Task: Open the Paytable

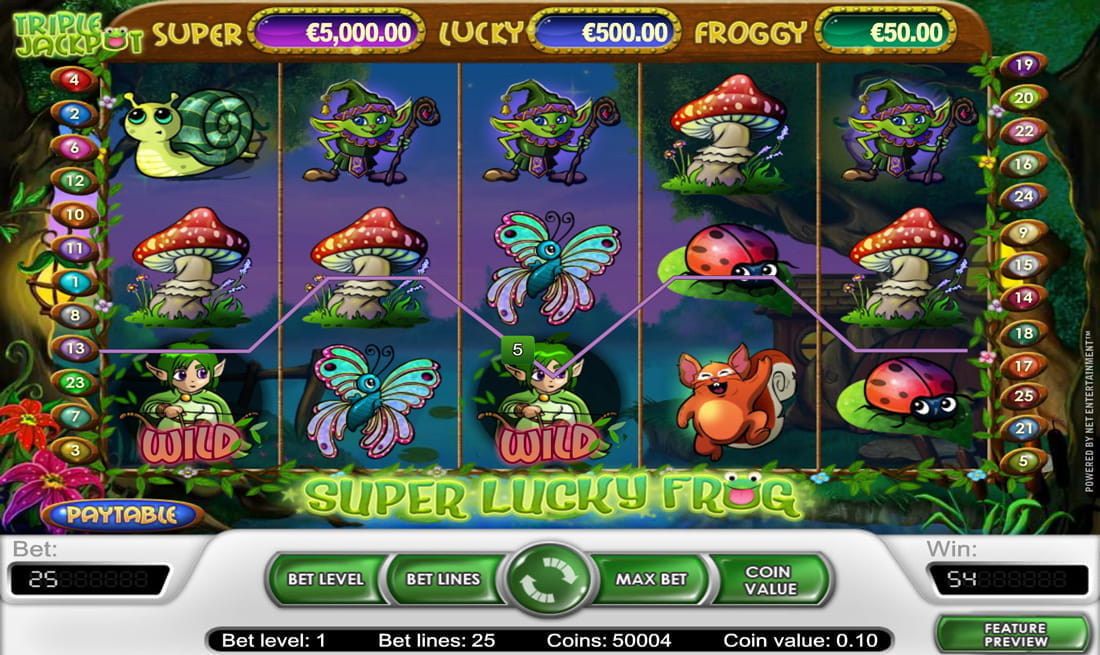Action: [122, 515]
